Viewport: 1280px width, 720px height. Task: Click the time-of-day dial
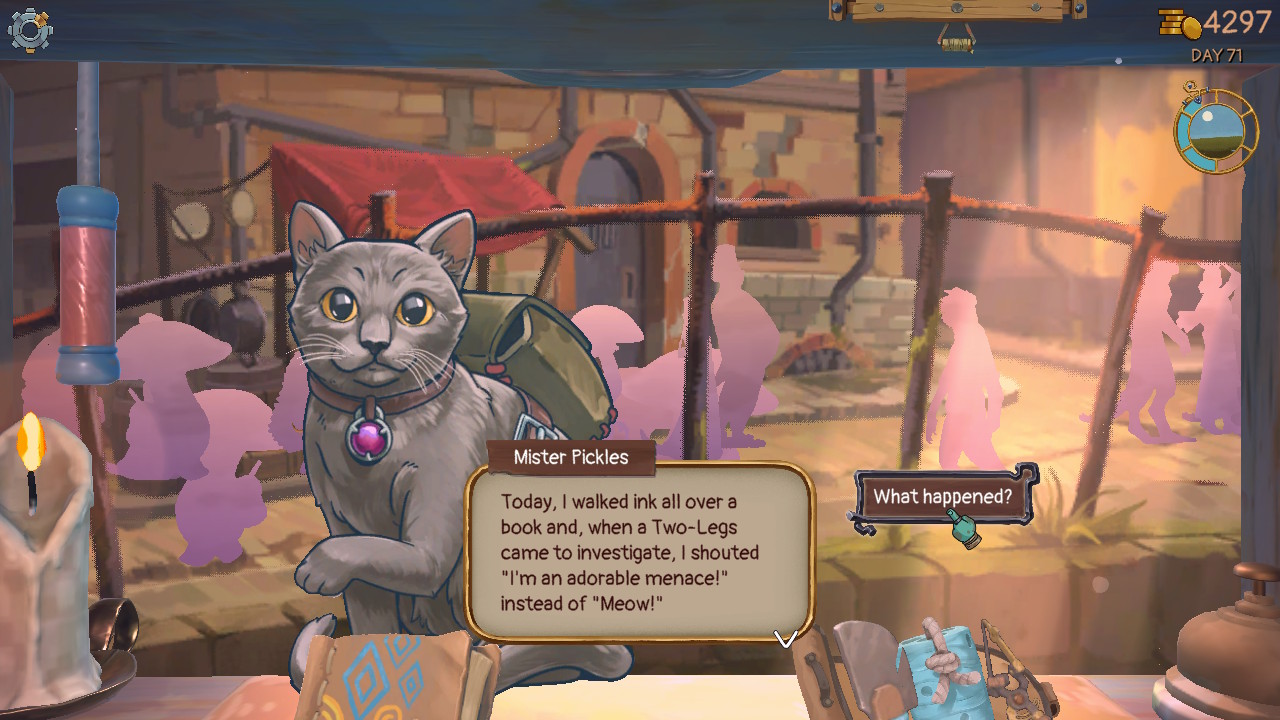(x=1215, y=131)
